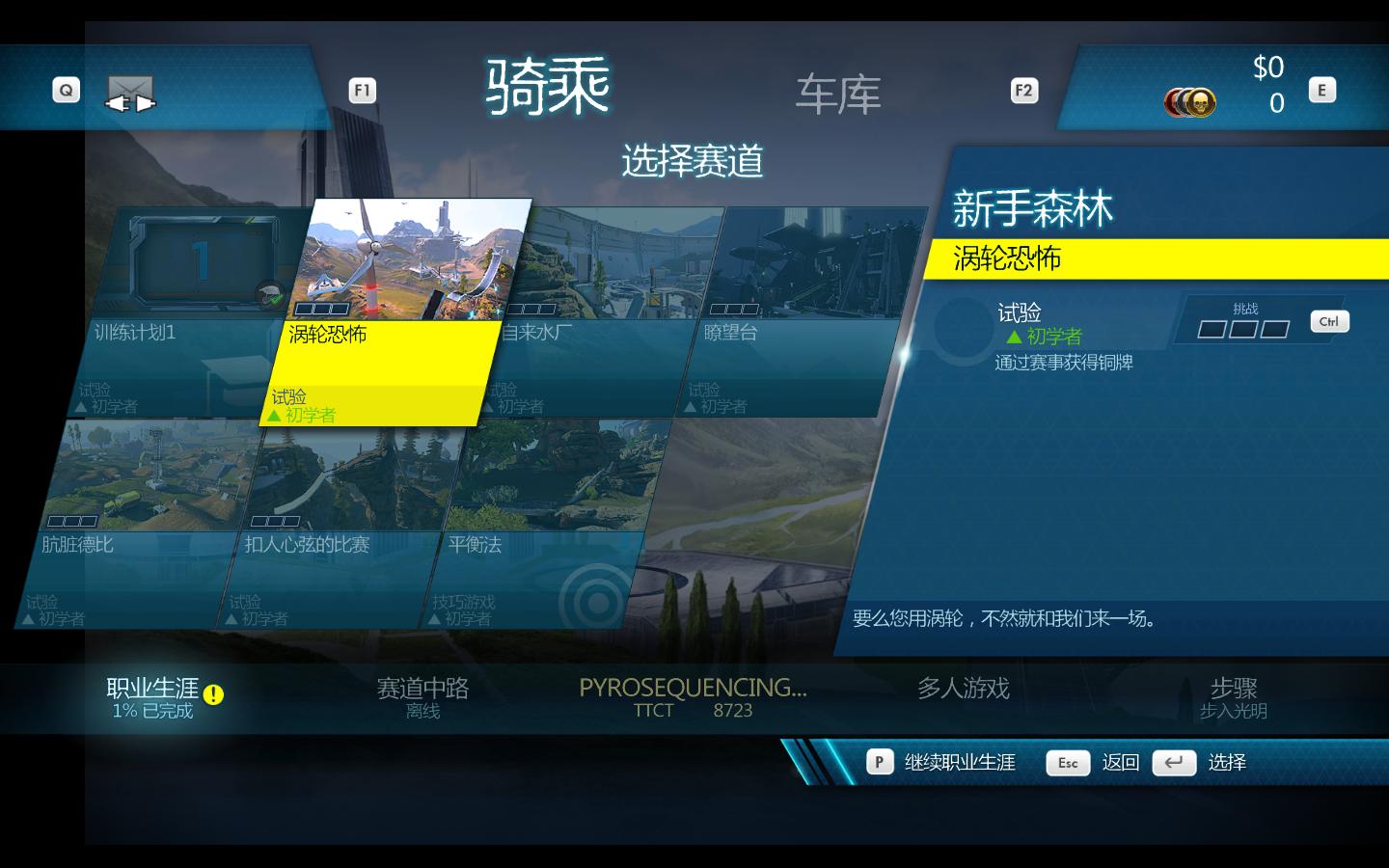The width and height of the screenshot is (1389, 868).
Task: Open the challenge panel via the Ctrl icon
Action: [1329, 322]
